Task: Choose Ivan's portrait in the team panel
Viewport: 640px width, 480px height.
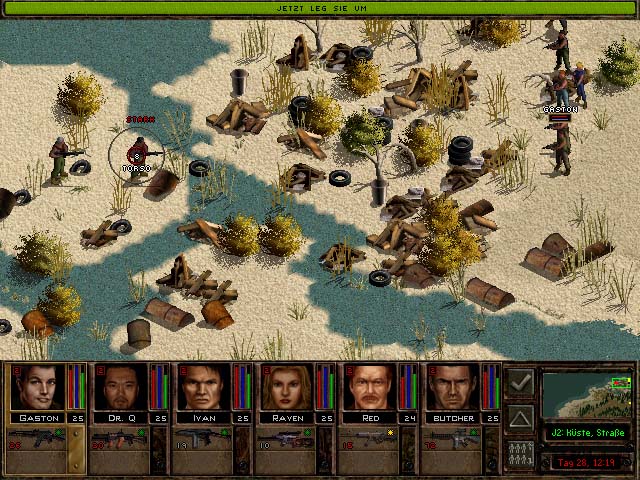Action: click(x=205, y=387)
